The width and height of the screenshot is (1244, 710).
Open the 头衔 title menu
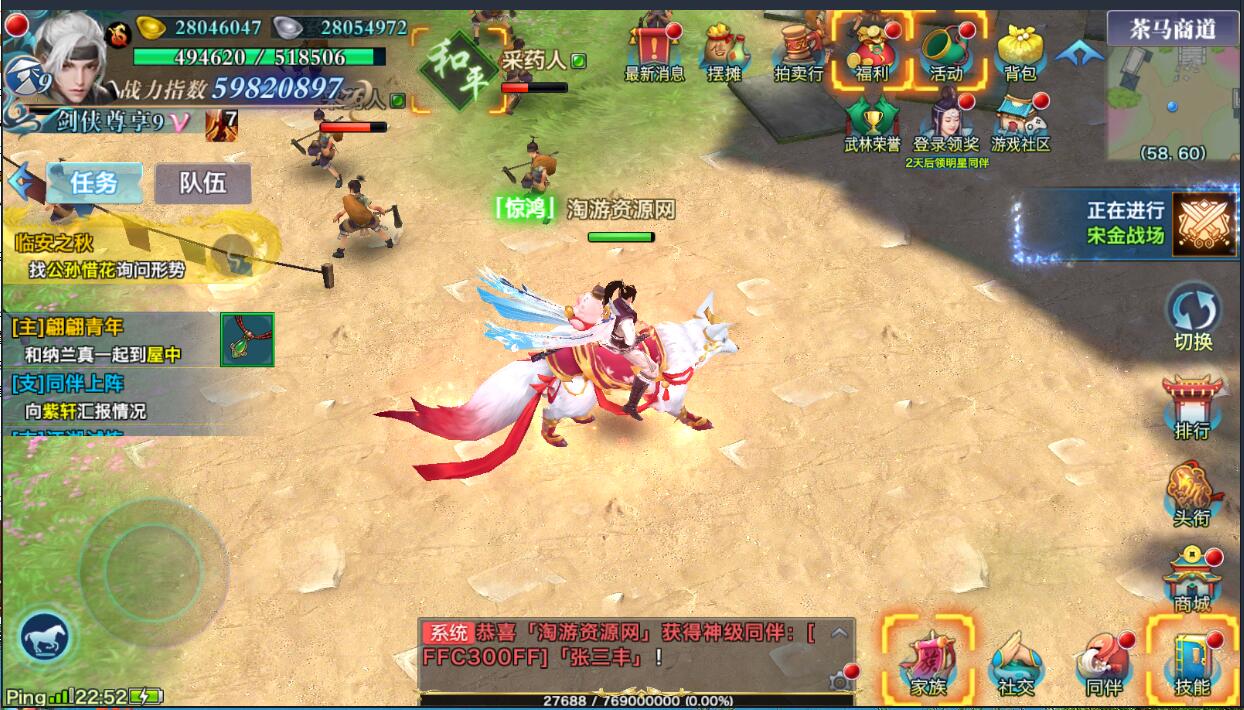click(x=1192, y=492)
